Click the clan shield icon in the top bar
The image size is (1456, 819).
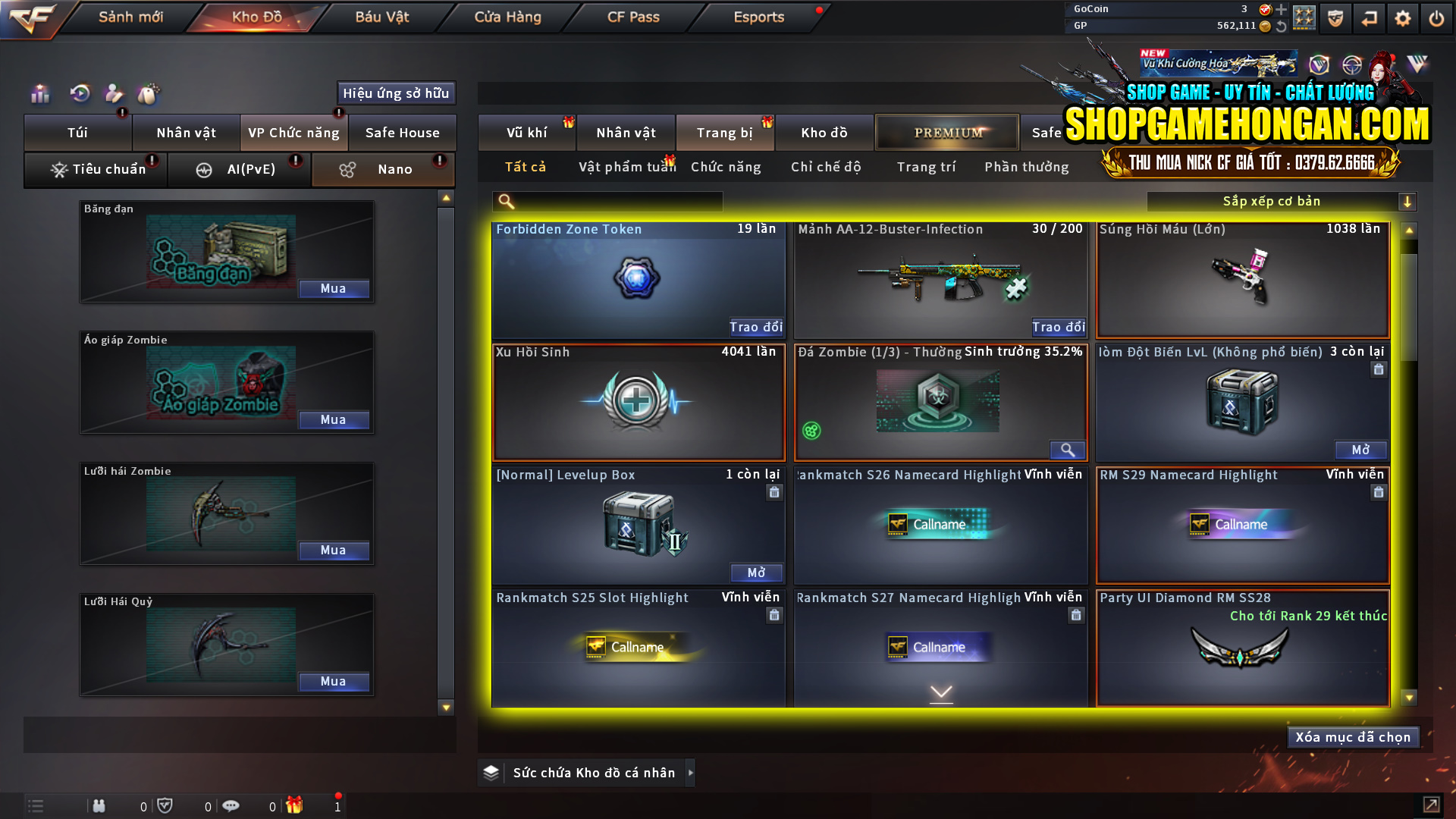1335,17
